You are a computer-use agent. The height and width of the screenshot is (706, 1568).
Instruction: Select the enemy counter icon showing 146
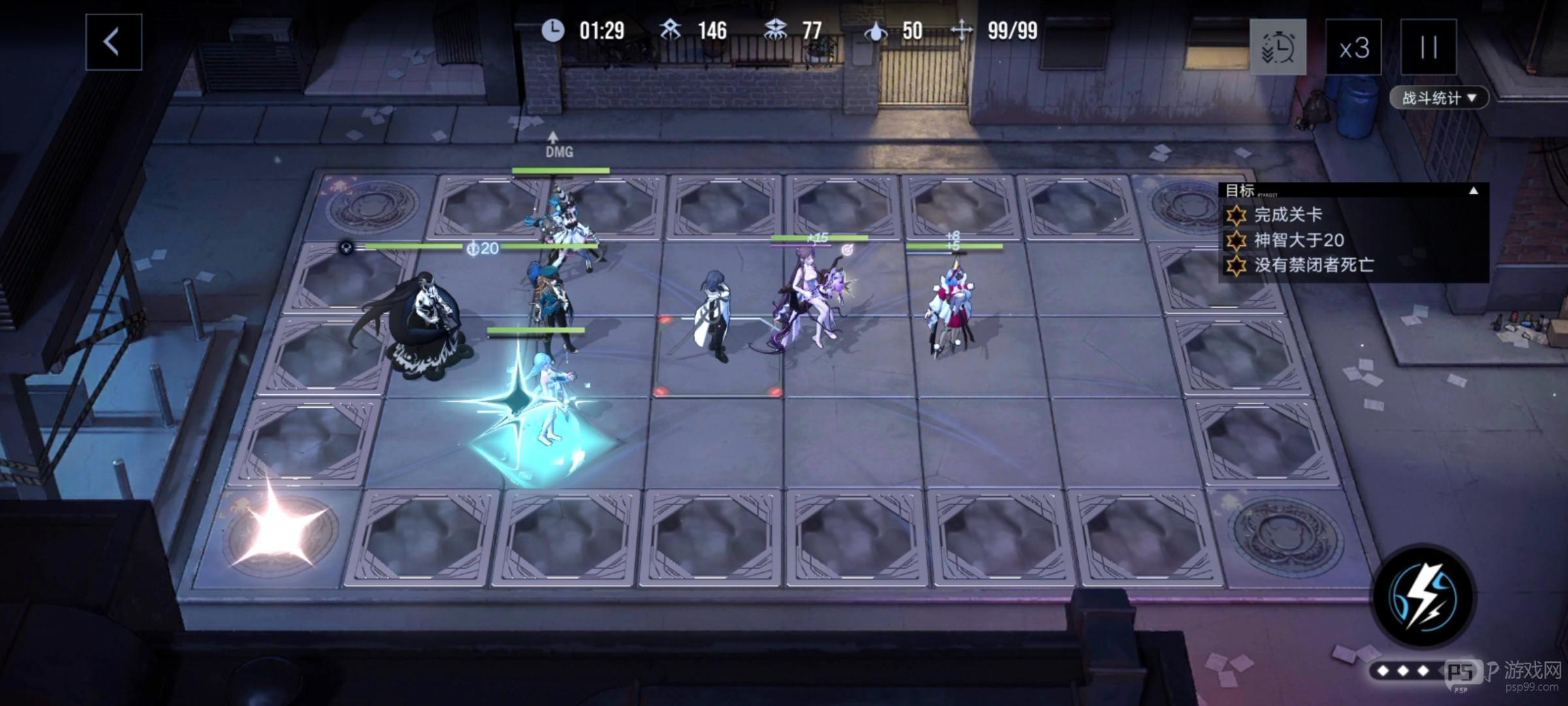point(669,30)
